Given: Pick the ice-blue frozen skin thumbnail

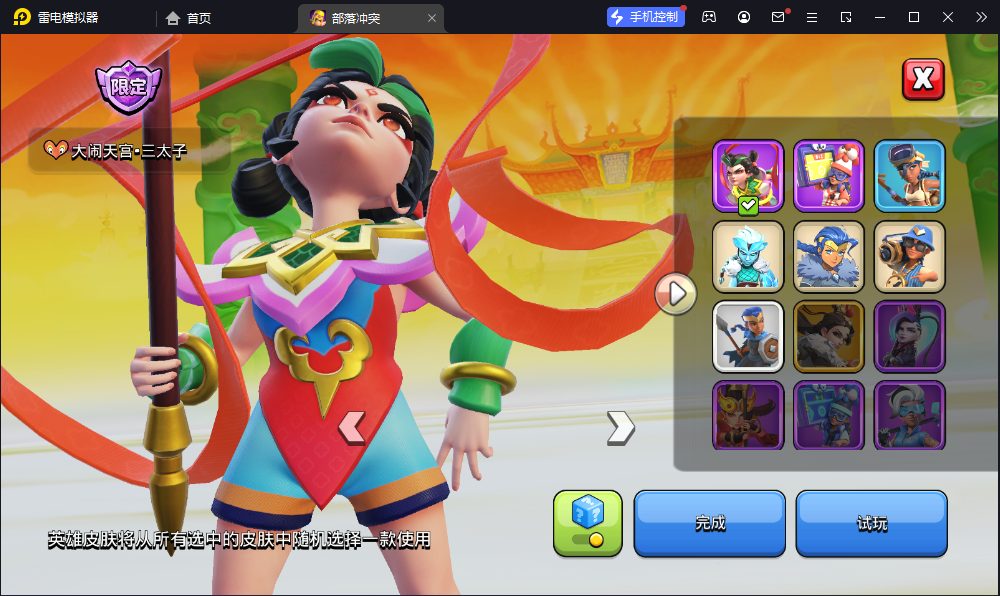Looking at the screenshot, I should point(748,256).
